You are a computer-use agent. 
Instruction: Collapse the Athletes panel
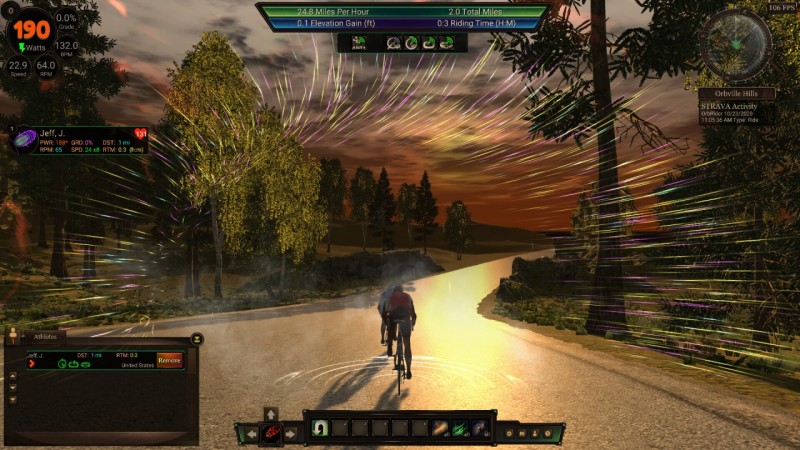(197, 338)
